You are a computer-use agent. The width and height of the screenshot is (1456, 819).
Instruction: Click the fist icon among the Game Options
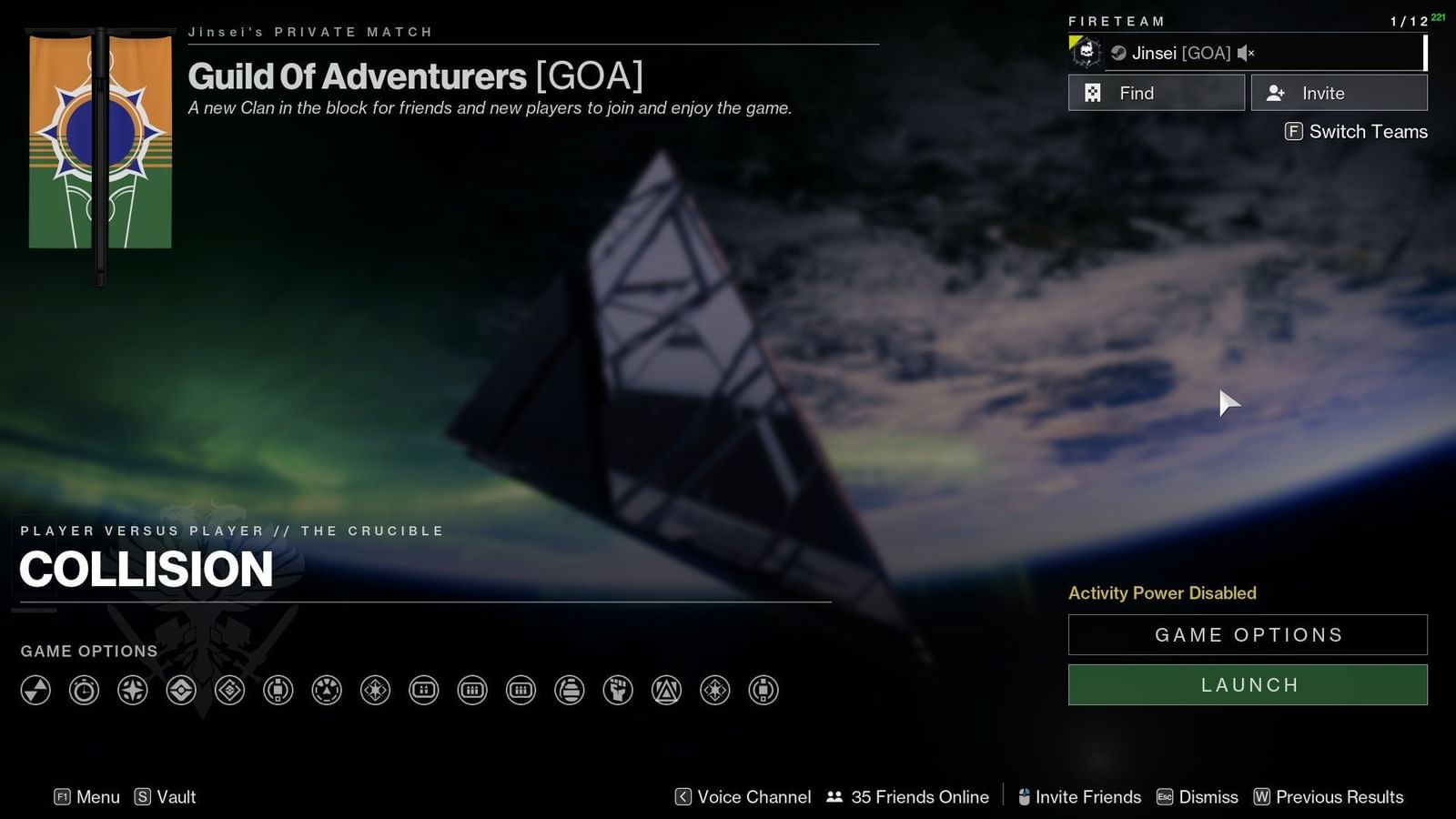coord(617,691)
